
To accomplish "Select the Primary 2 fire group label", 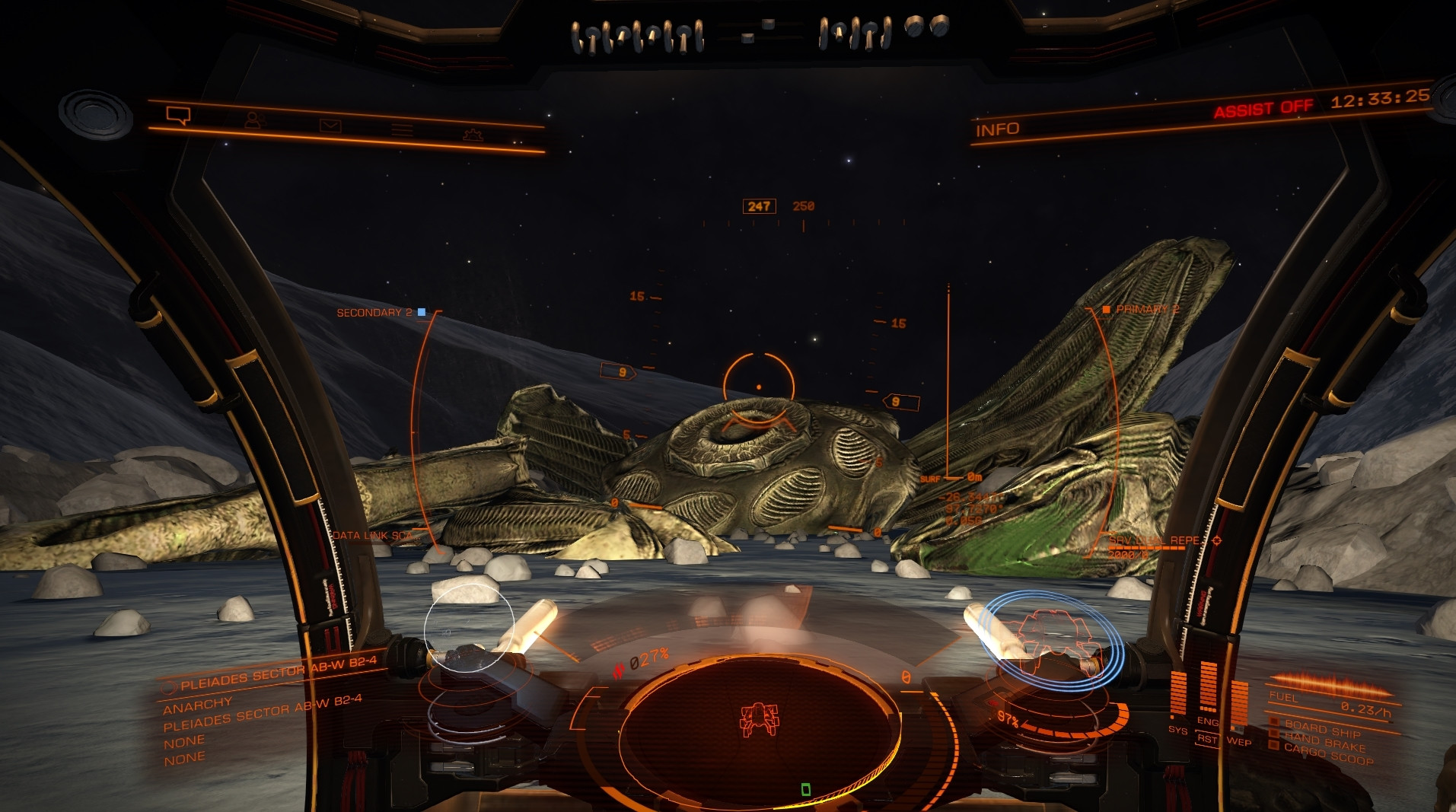I will (1146, 309).
